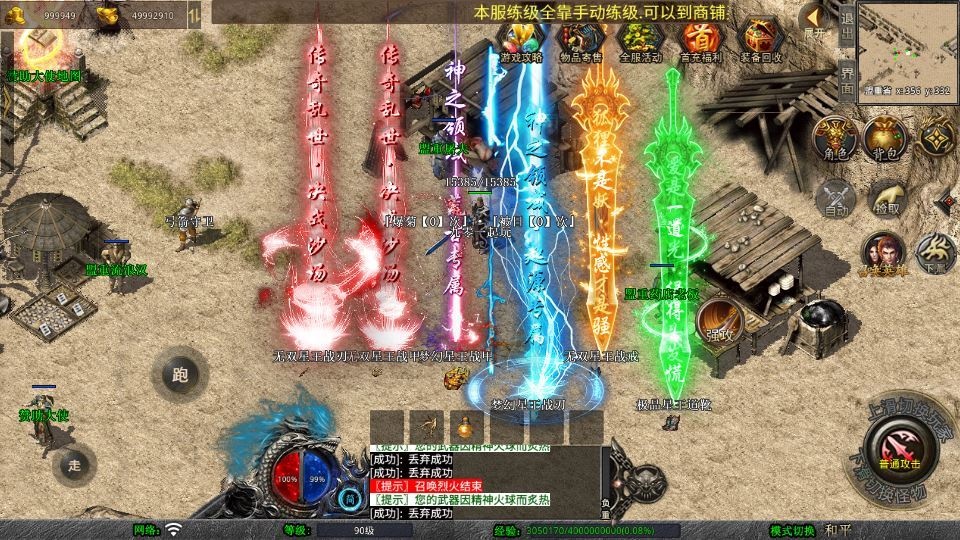Open the 背包 backpack
The height and width of the screenshot is (540, 960).
884,138
